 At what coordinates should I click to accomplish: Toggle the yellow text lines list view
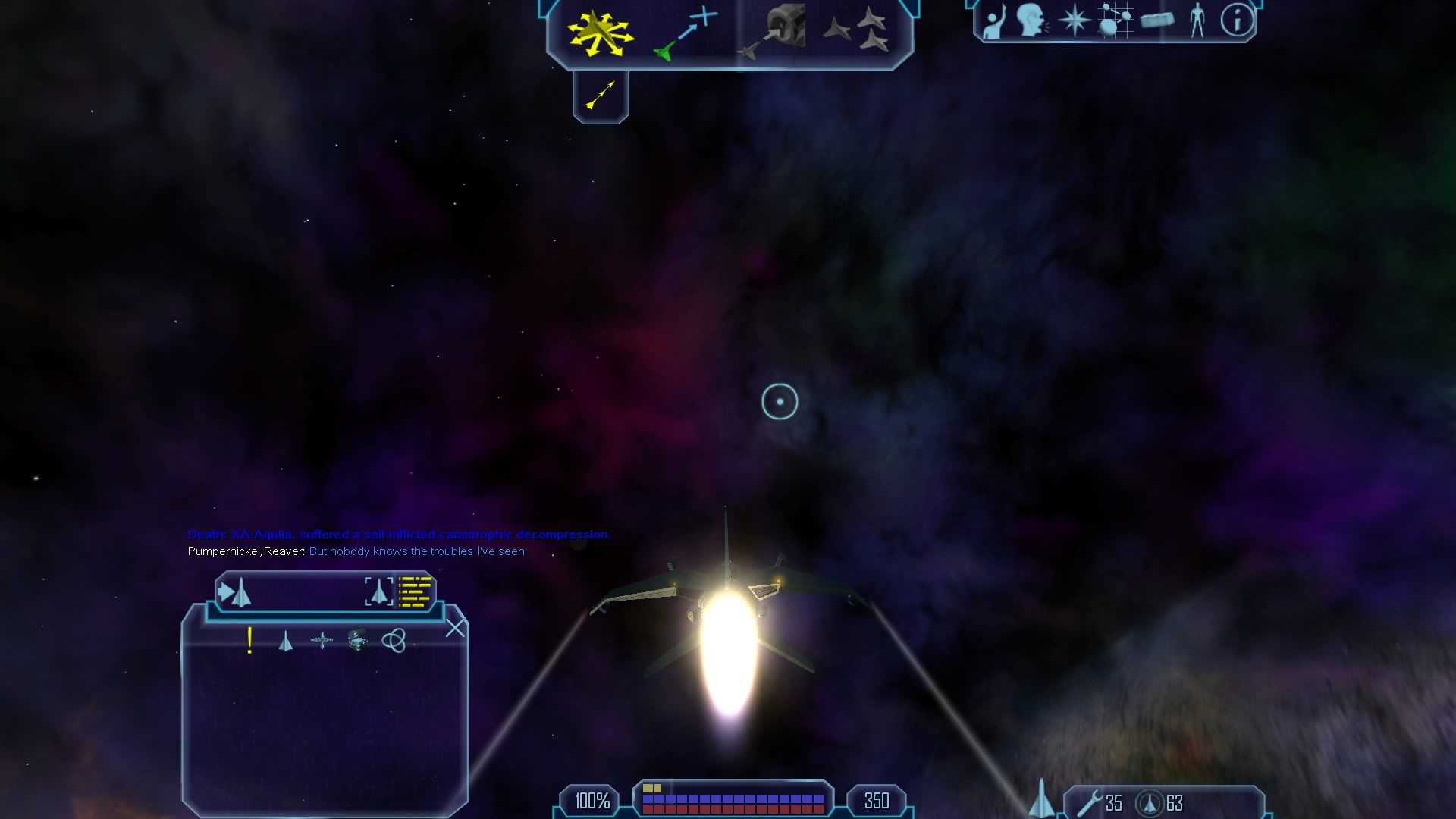pyautogui.click(x=415, y=592)
